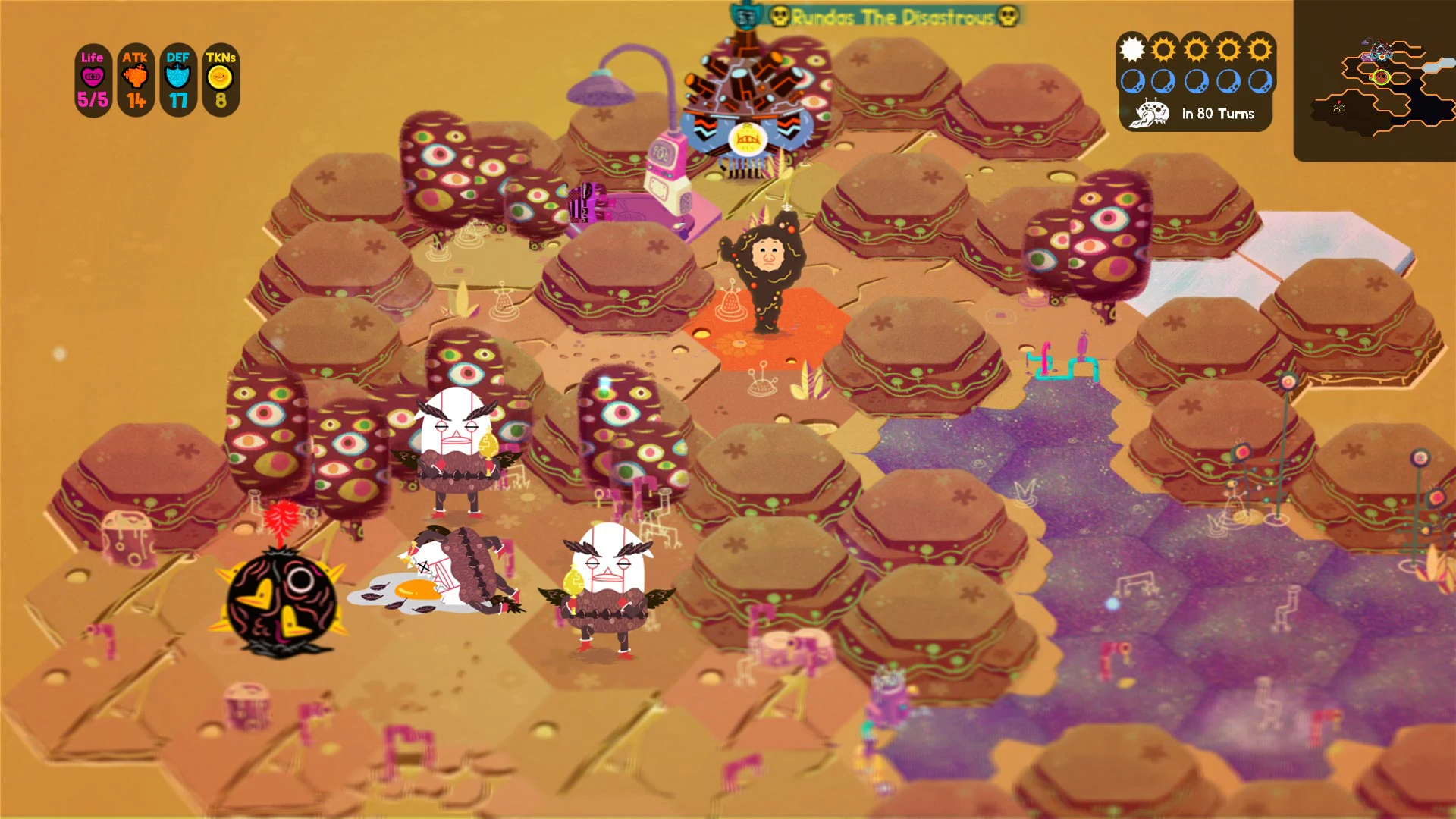Click the In 80 Turns label
The width and height of the screenshot is (1456, 819).
click(x=1216, y=115)
